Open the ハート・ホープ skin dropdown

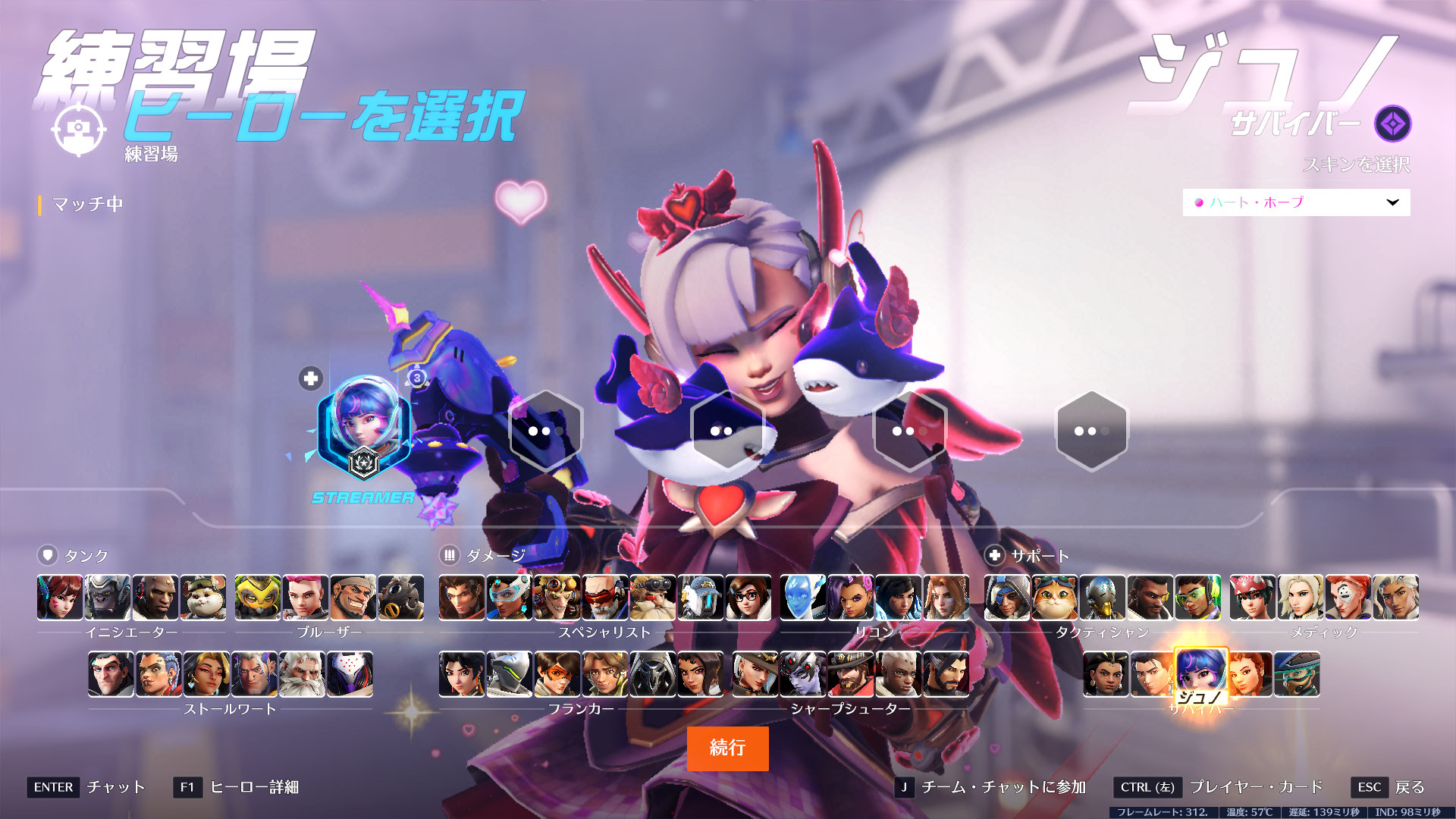[x=1296, y=202]
